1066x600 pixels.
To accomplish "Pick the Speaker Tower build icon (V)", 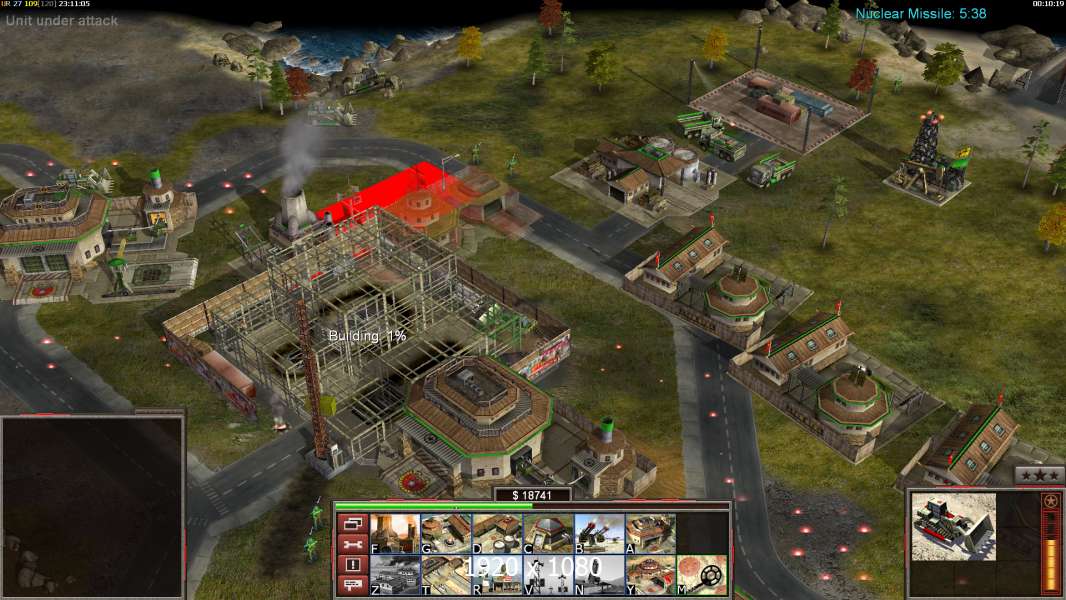I will tap(548, 575).
